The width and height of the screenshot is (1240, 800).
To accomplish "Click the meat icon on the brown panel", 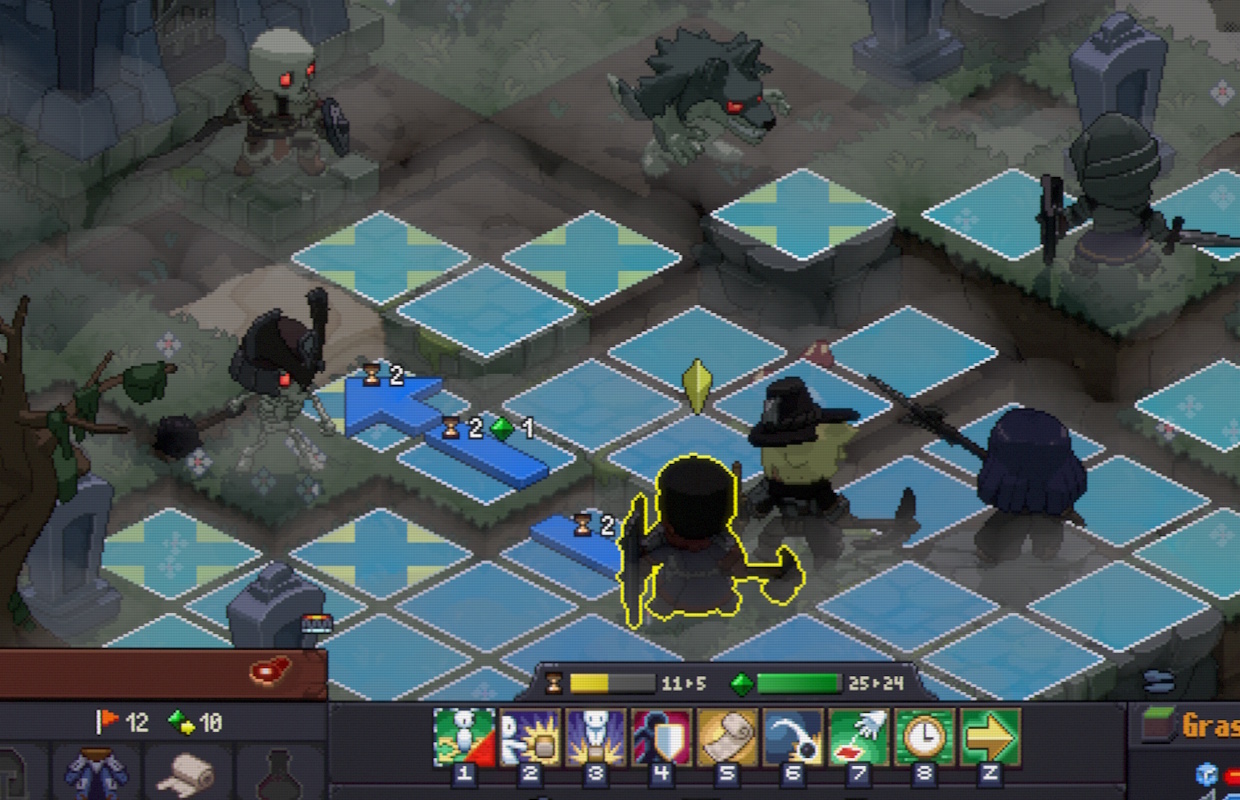I will tap(270, 668).
